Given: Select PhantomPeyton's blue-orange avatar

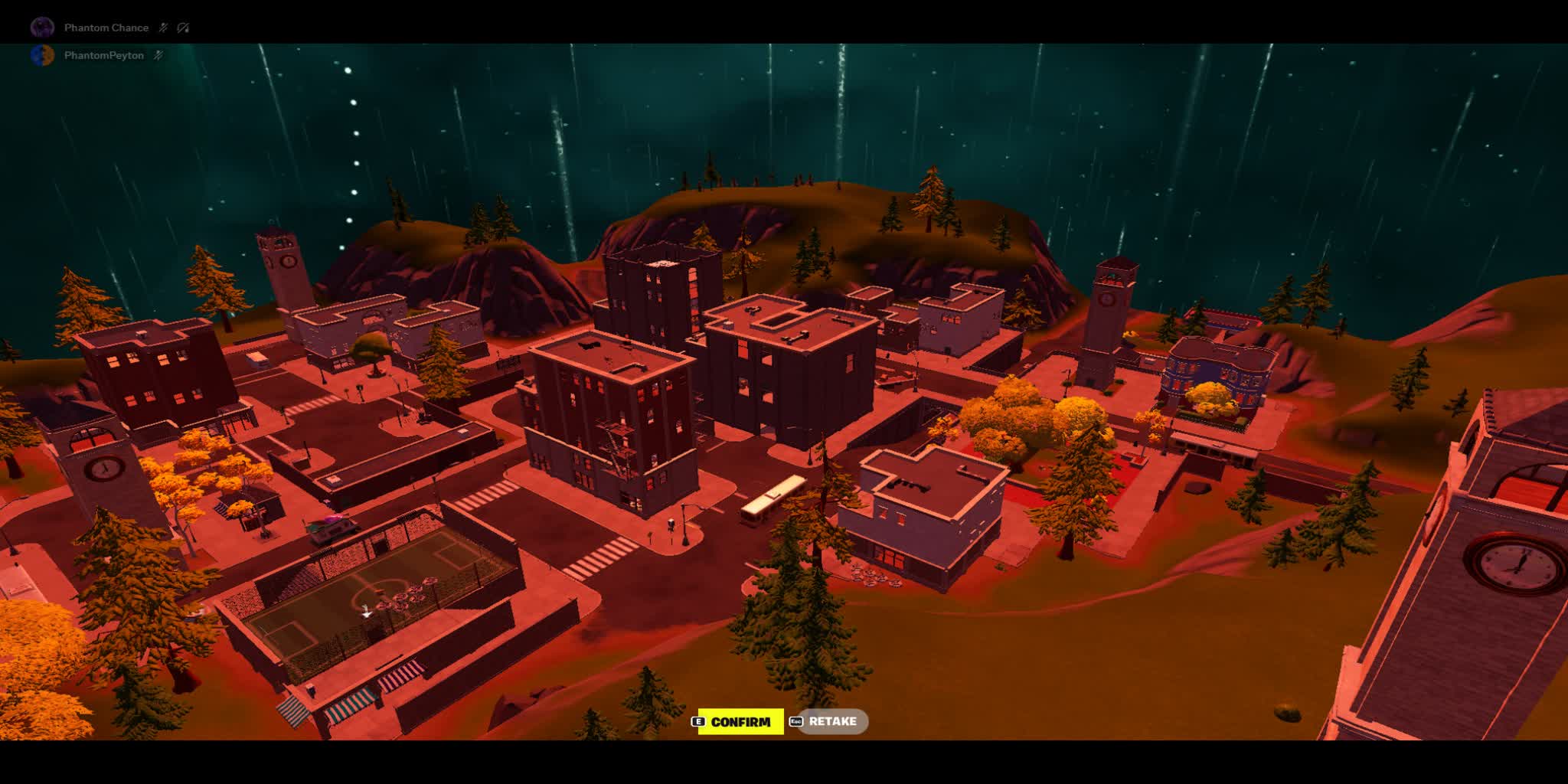Looking at the screenshot, I should point(42,57).
